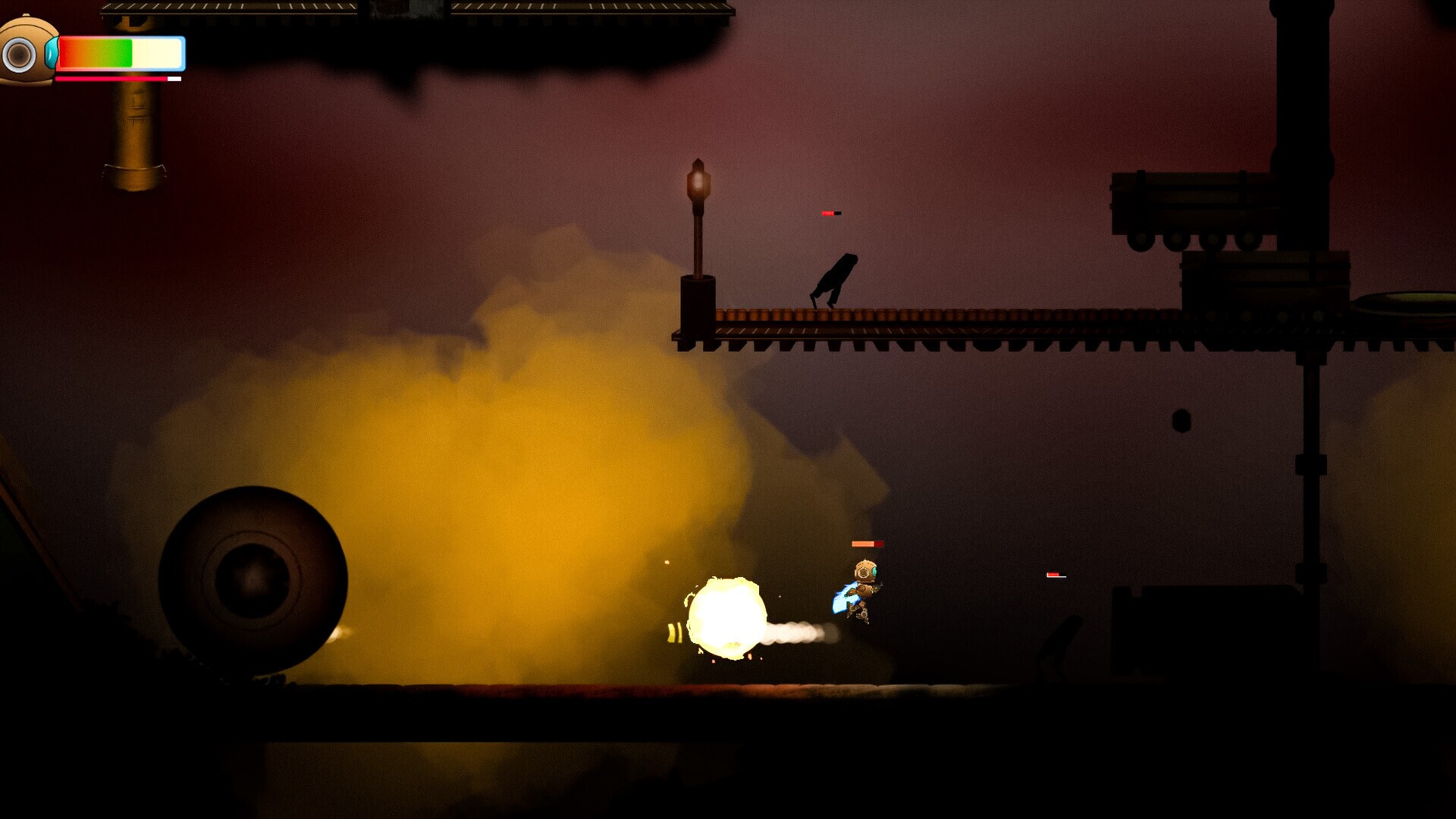Click the diver helmet portrait icon

coord(27,52)
